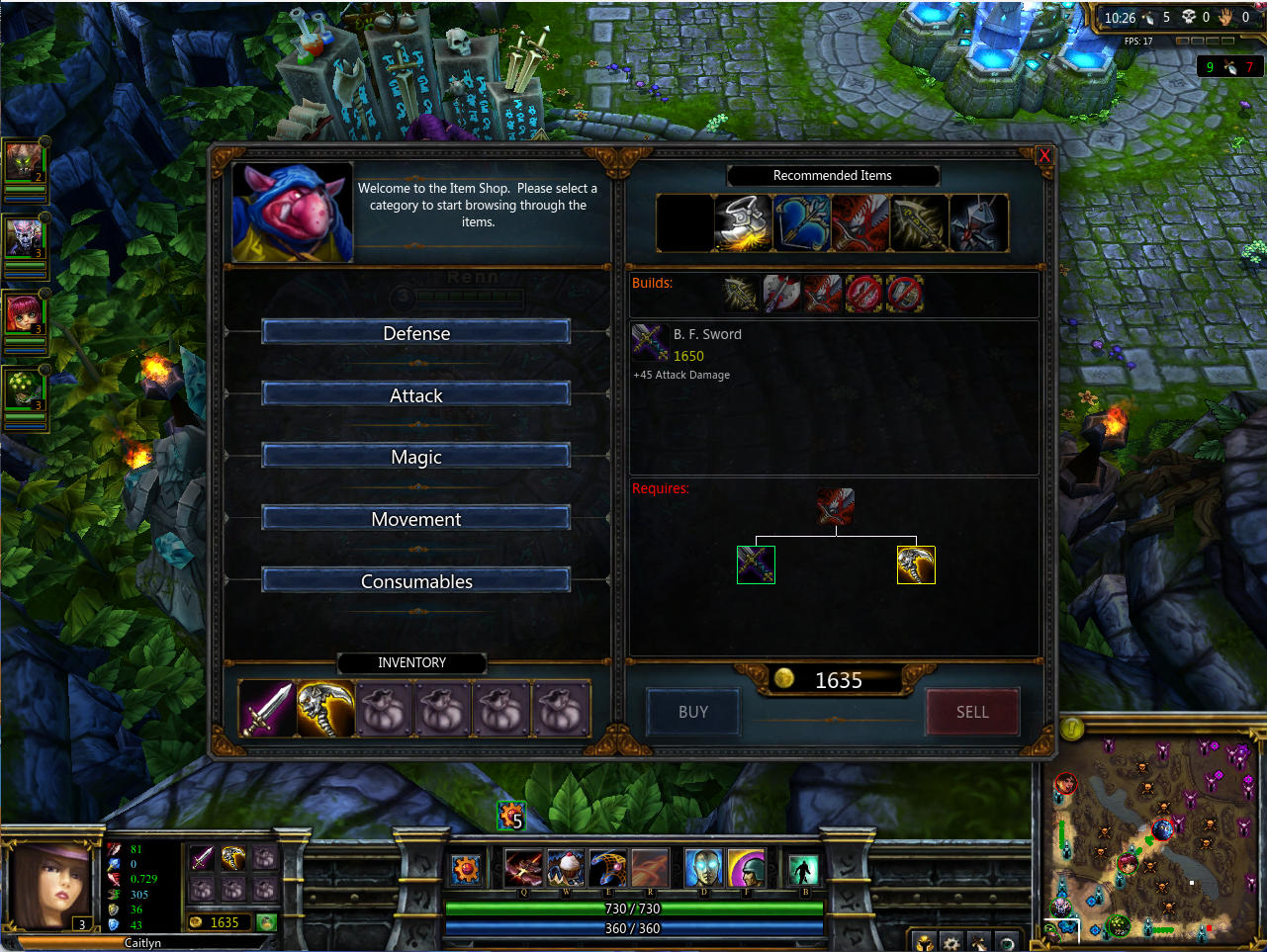The width and height of the screenshot is (1267, 952).
Task: Select the sword in shop inventory
Action: click(267, 709)
